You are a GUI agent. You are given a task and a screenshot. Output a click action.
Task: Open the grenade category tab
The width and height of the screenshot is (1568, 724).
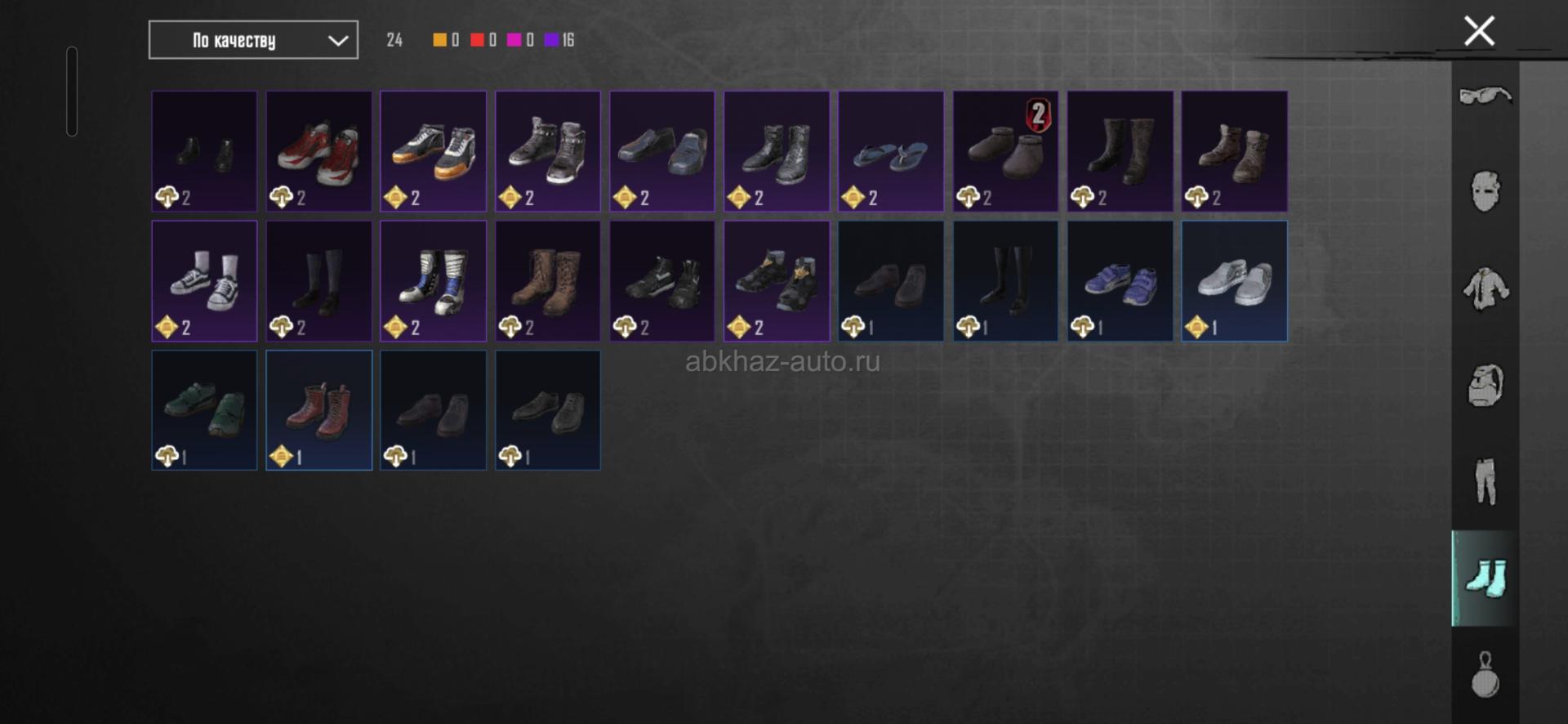point(1485,675)
